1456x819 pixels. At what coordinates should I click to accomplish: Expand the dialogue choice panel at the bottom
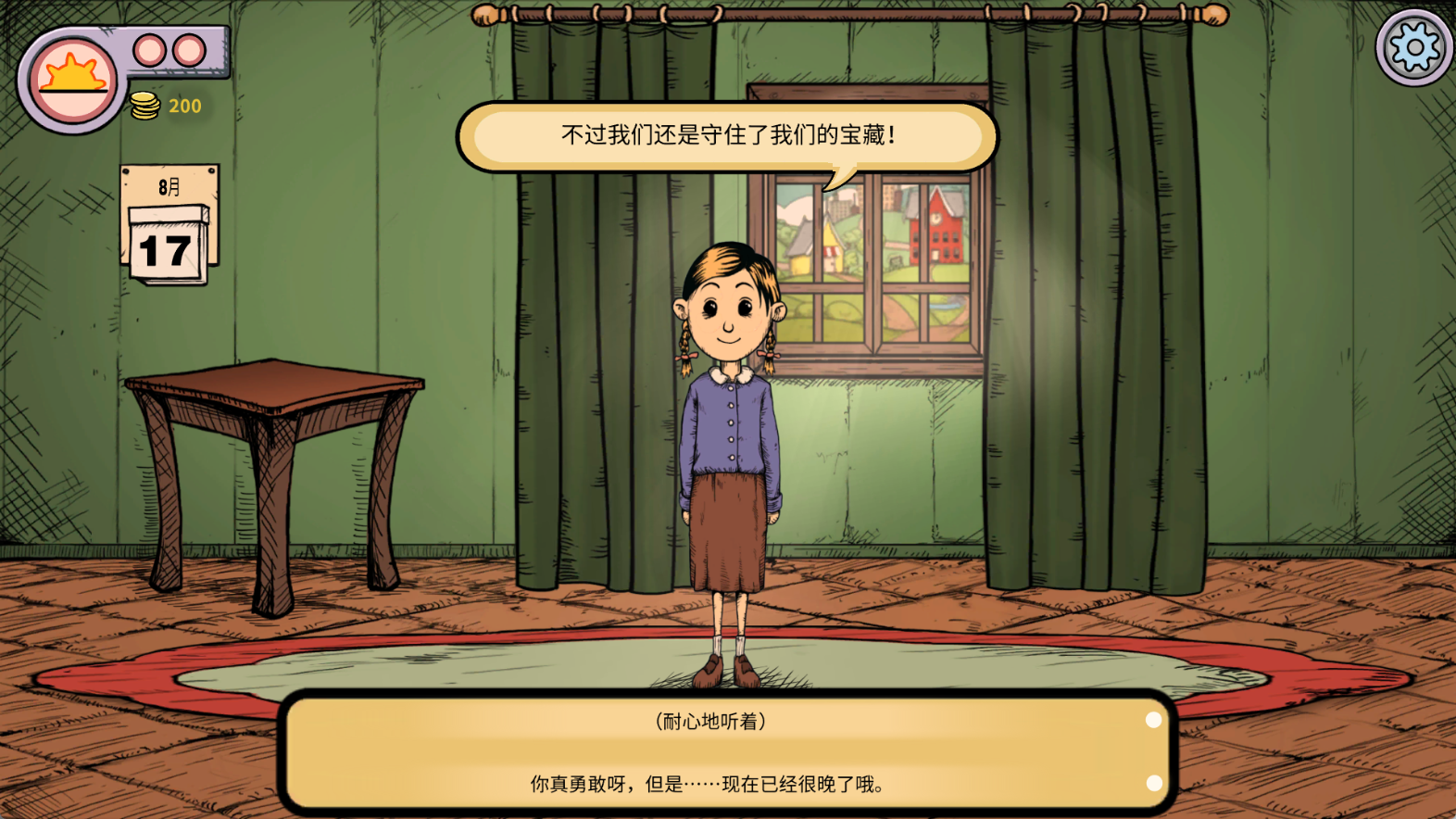point(728,749)
